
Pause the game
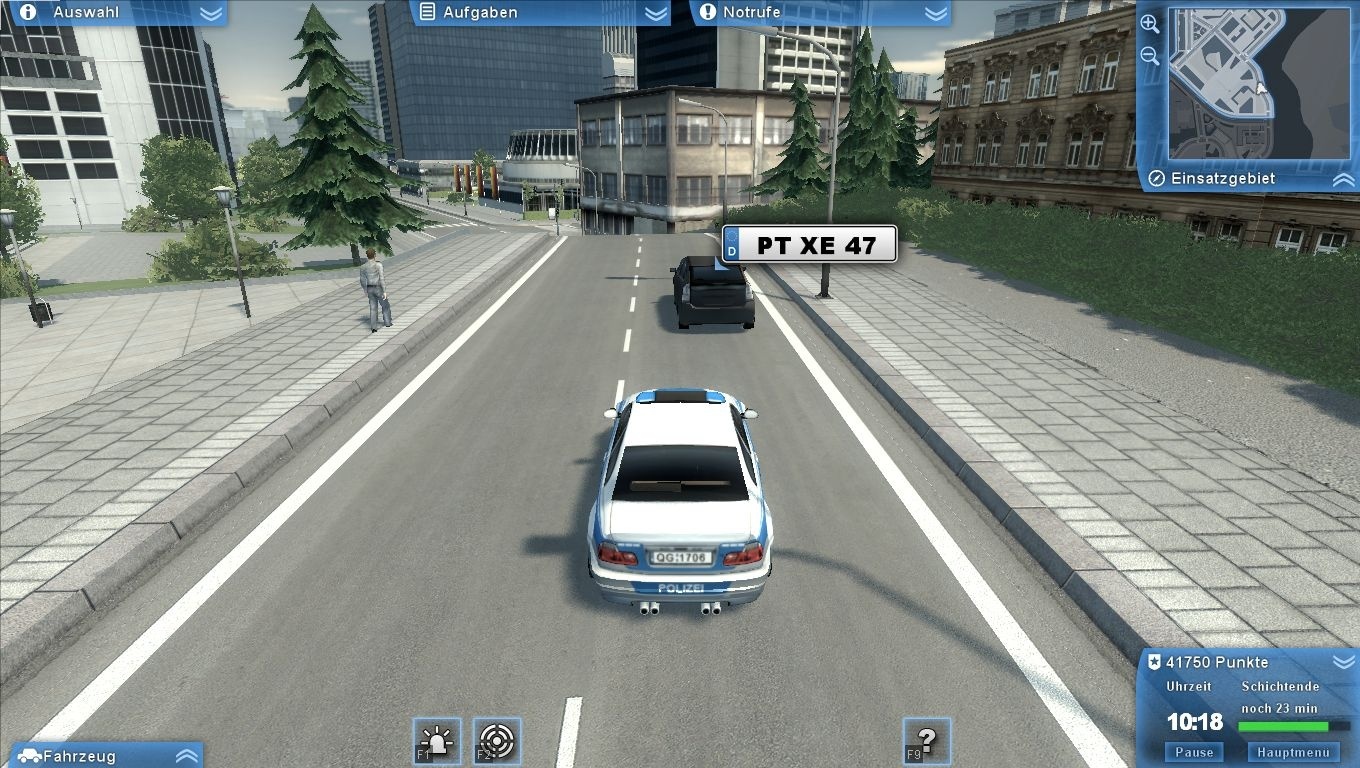(1193, 751)
